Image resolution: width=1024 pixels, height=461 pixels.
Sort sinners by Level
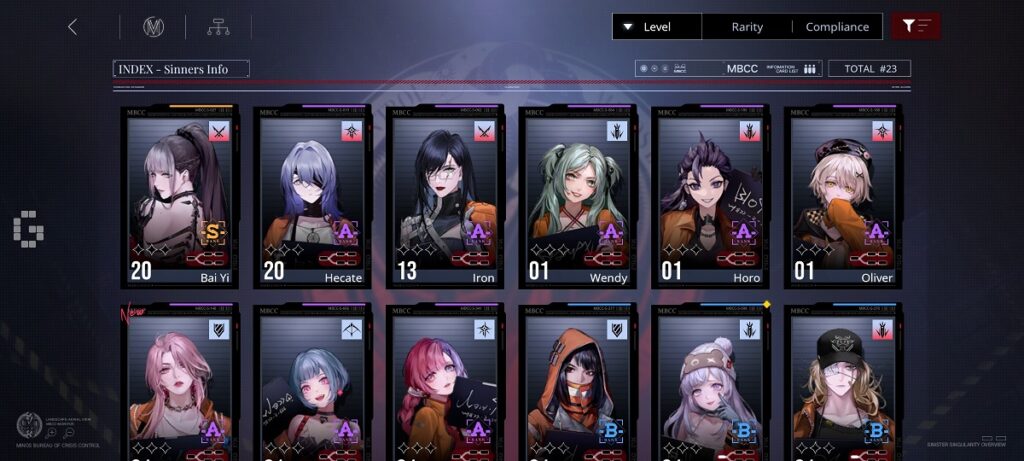[x=657, y=27]
